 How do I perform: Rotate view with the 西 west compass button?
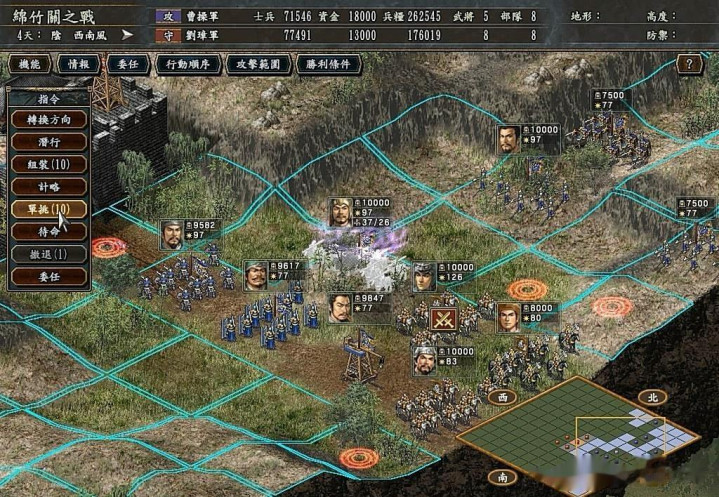[500, 397]
